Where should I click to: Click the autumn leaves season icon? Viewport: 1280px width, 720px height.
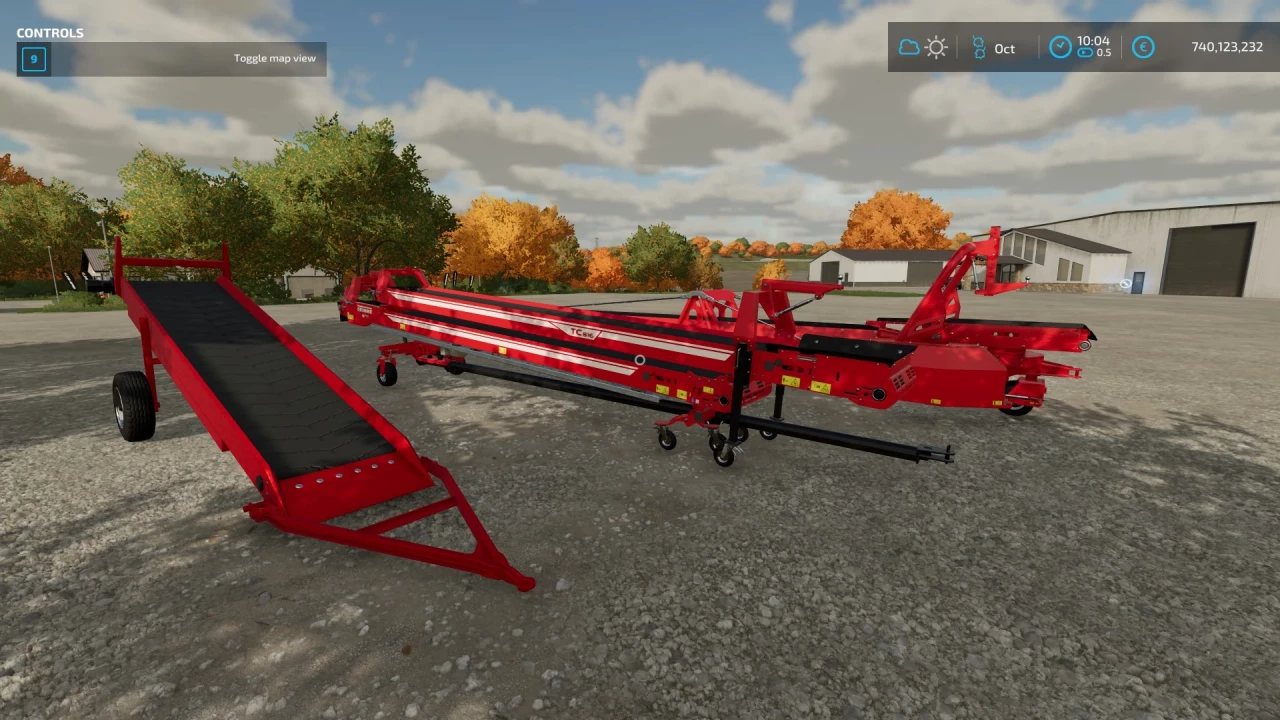979,47
